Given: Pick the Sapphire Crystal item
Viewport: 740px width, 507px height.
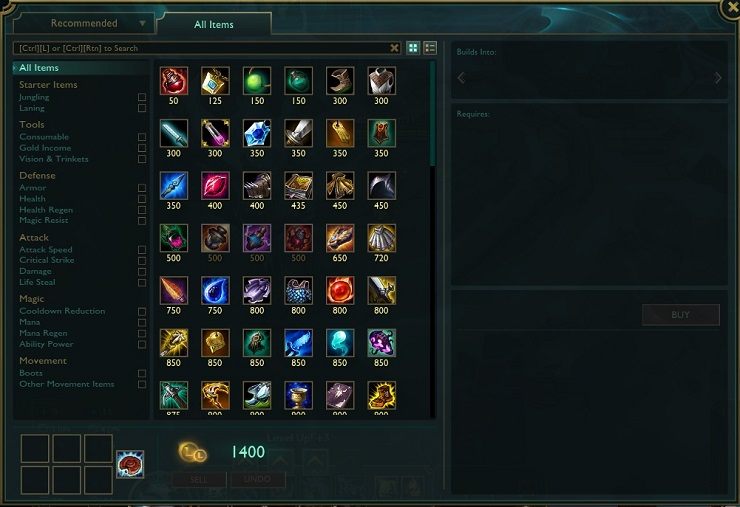Looking at the screenshot, I should (257, 133).
